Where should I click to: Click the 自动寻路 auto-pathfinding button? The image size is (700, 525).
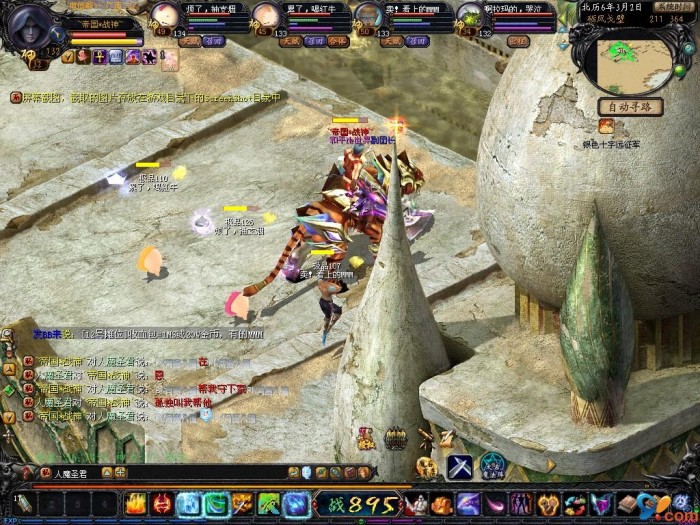pos(631,107)
